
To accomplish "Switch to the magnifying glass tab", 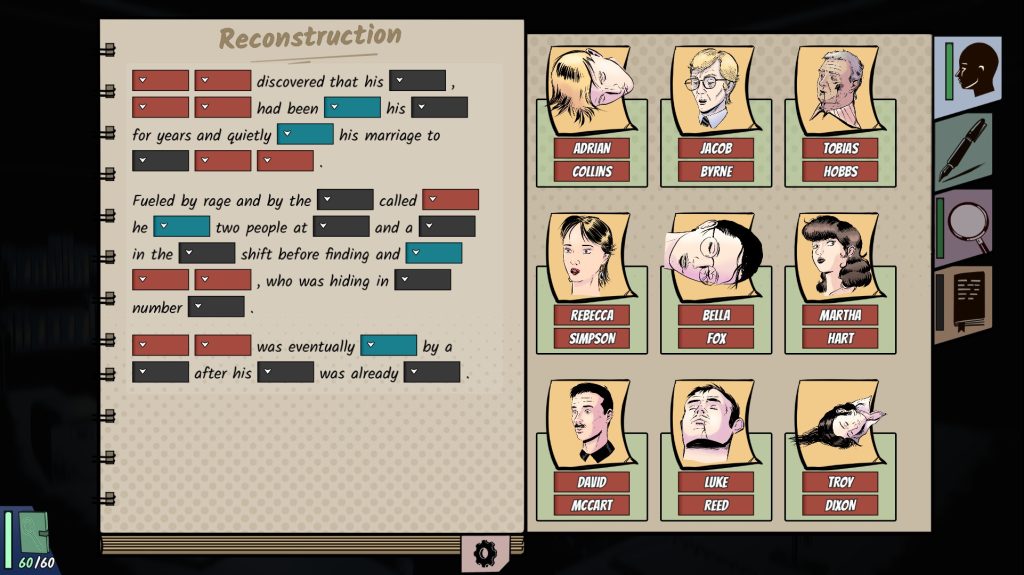I will pyautogui.click(x=966, y=226).
